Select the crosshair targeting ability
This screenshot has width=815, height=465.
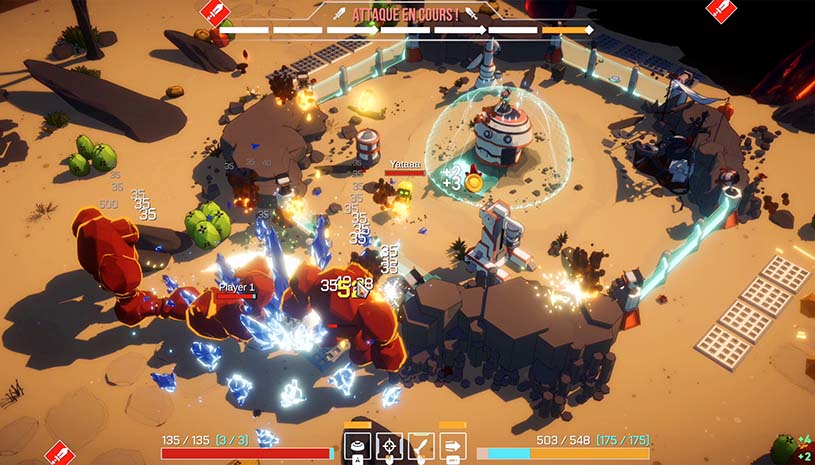coord(389,446)
